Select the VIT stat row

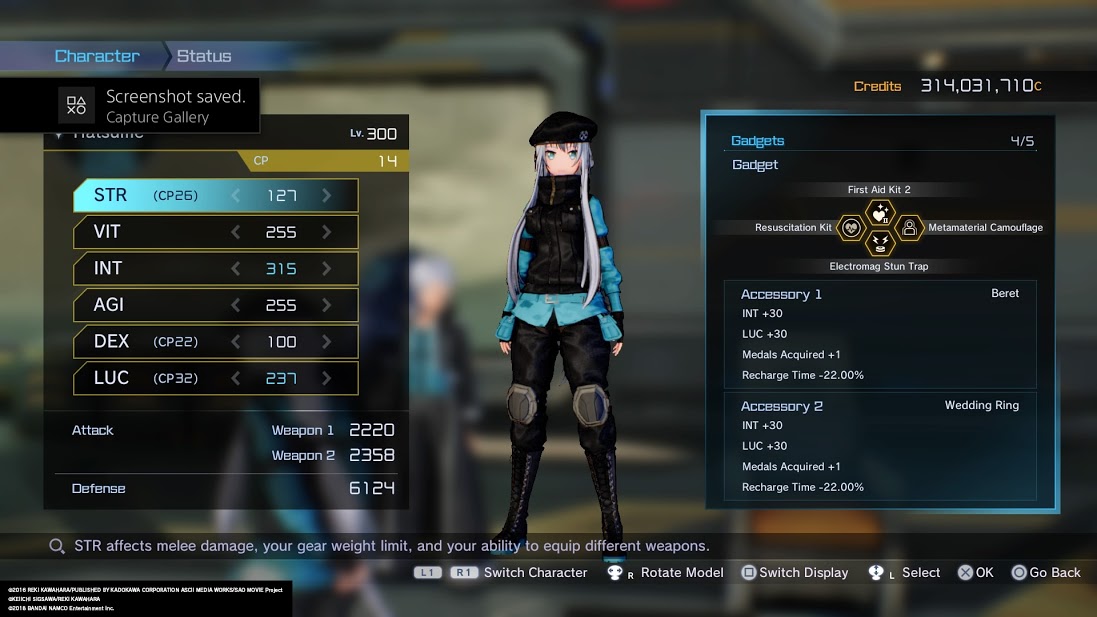215,232
